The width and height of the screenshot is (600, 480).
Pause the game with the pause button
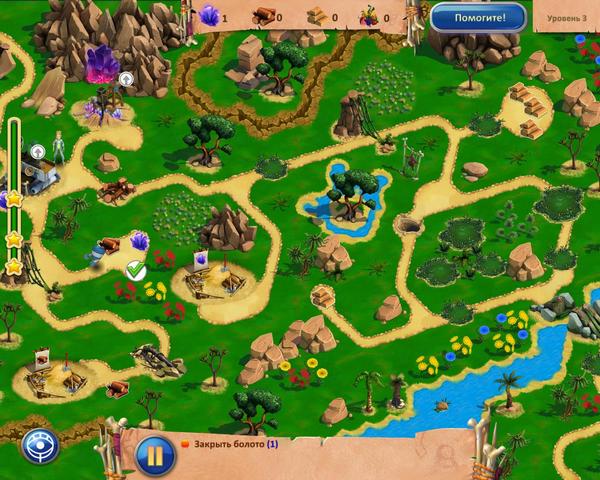(155, 451)
